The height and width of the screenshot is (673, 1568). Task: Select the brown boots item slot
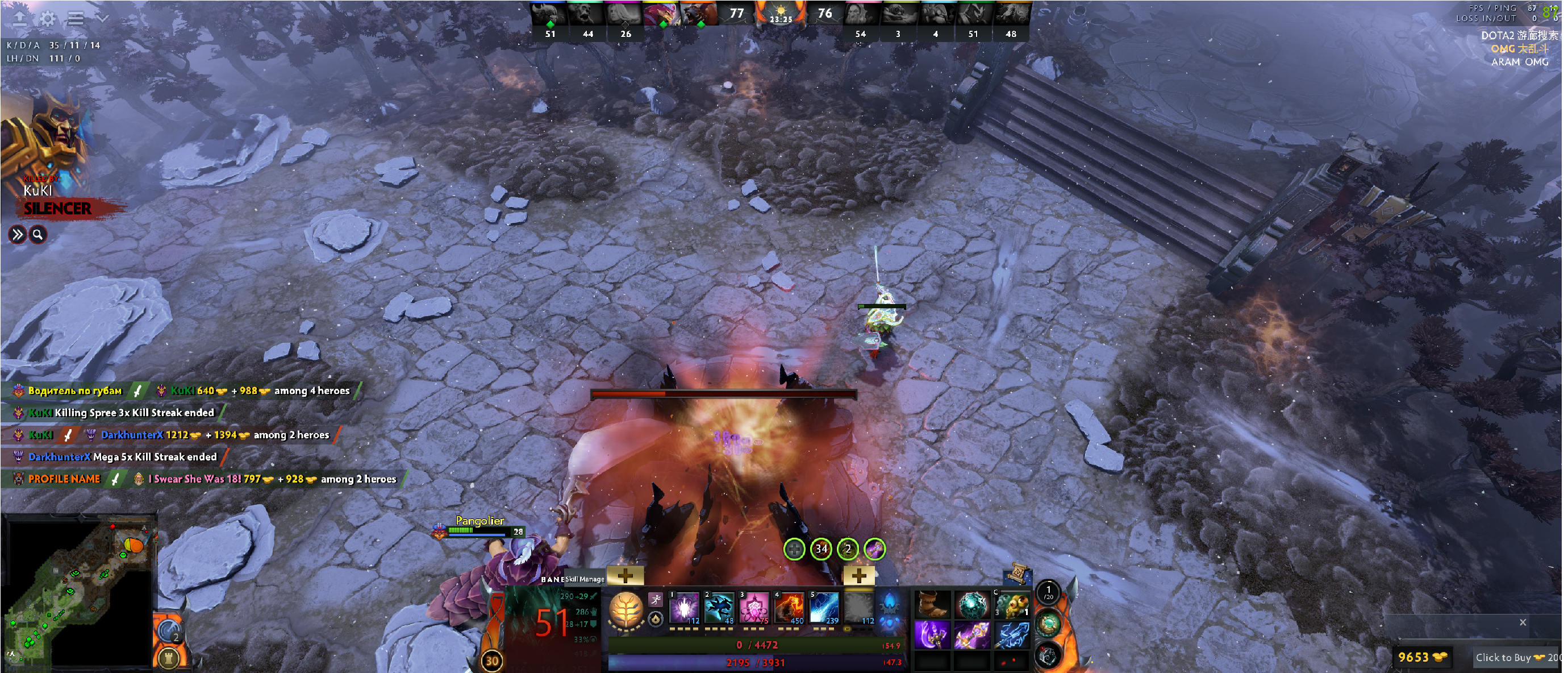pyautogui.click(x=932, y=605)
